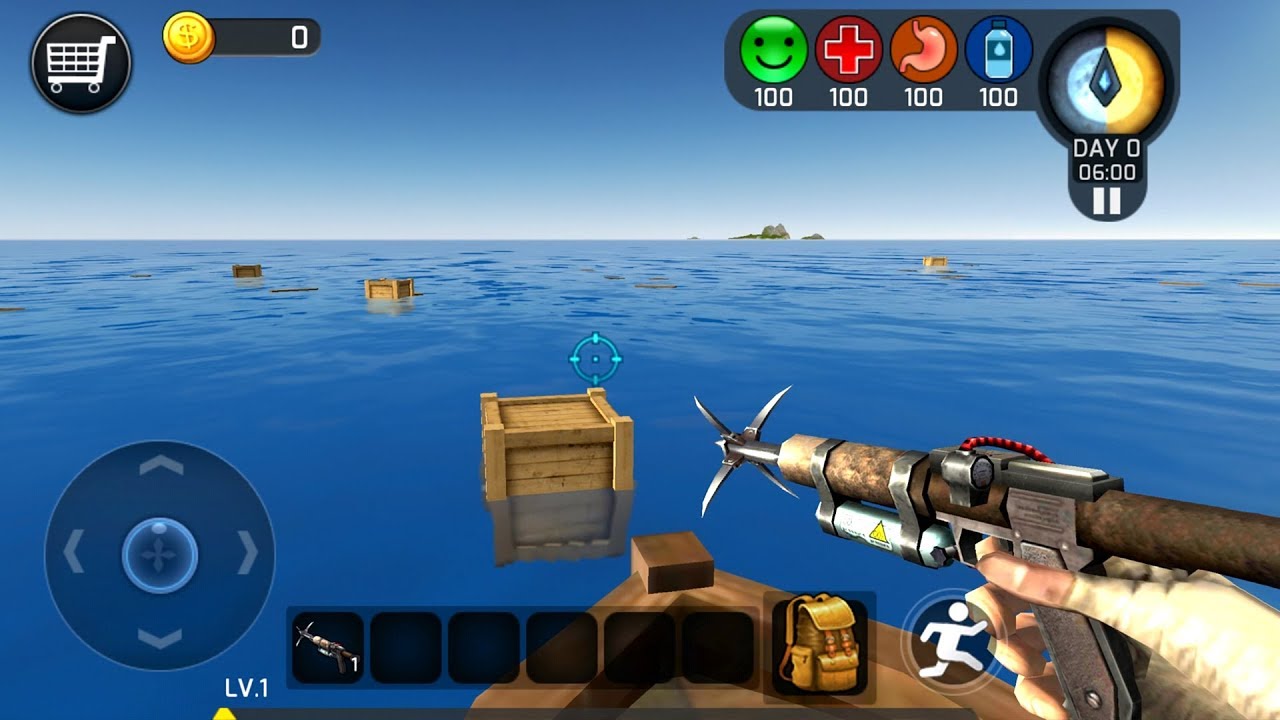Open the in-game shop cart
Screen dimensions: 1280x720
pyautogui.click(x=80, y=62)
